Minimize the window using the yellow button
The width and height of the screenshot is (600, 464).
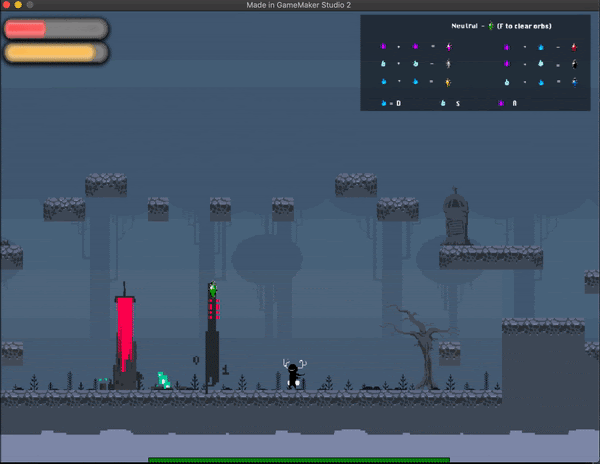coord(18,5)
